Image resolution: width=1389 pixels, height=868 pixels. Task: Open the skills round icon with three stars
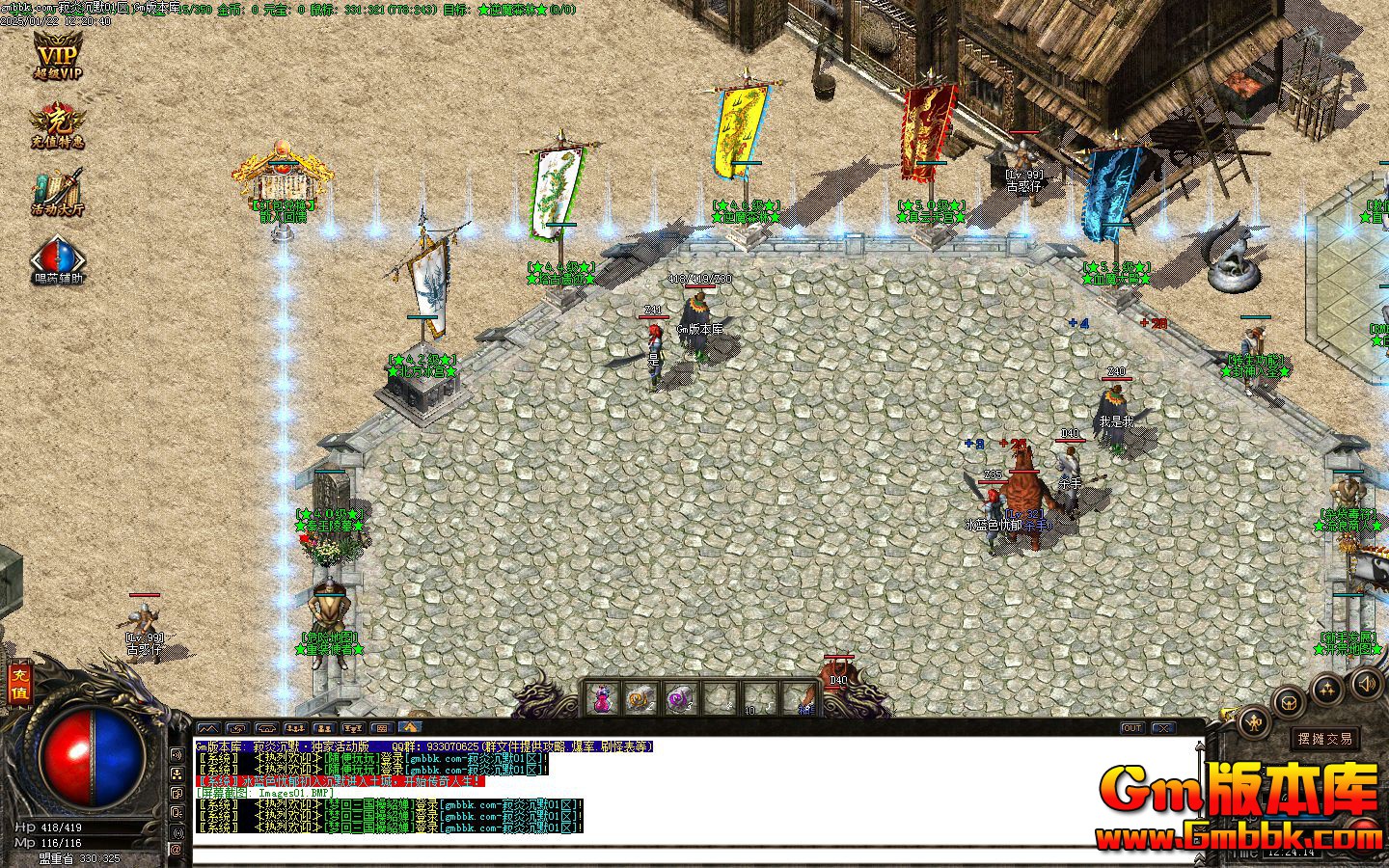(x=1329, y=689)
